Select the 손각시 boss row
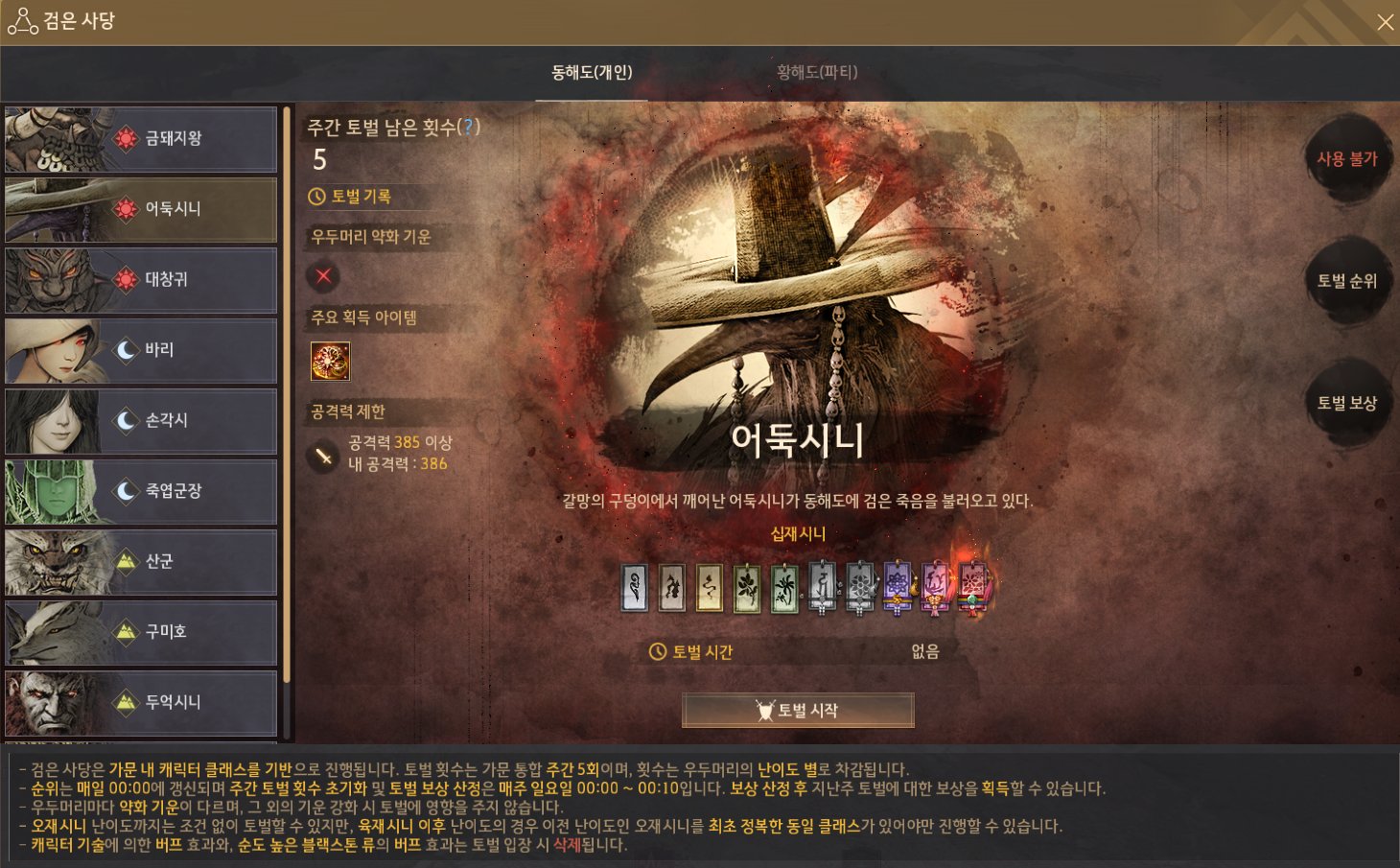The width and height of the screenshot is (1400, 868). [141, 421]
